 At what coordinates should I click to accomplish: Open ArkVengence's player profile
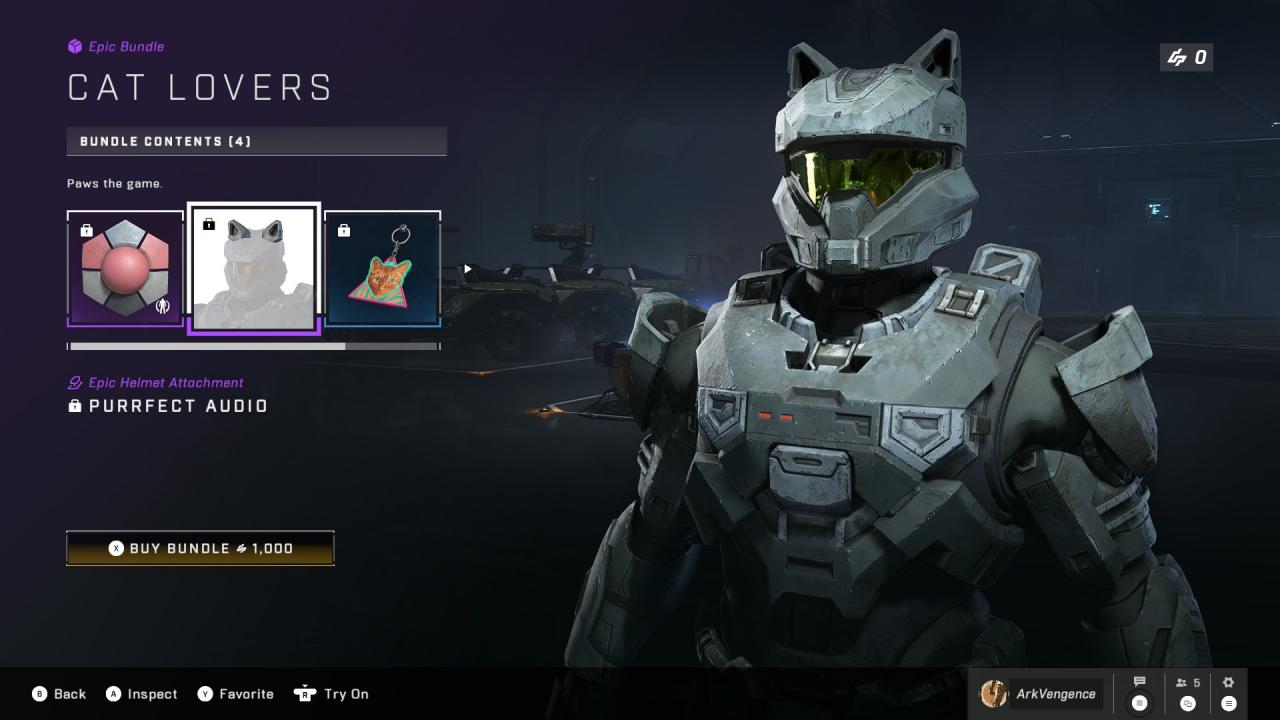pyautogui.click(x=1040, y=694)
